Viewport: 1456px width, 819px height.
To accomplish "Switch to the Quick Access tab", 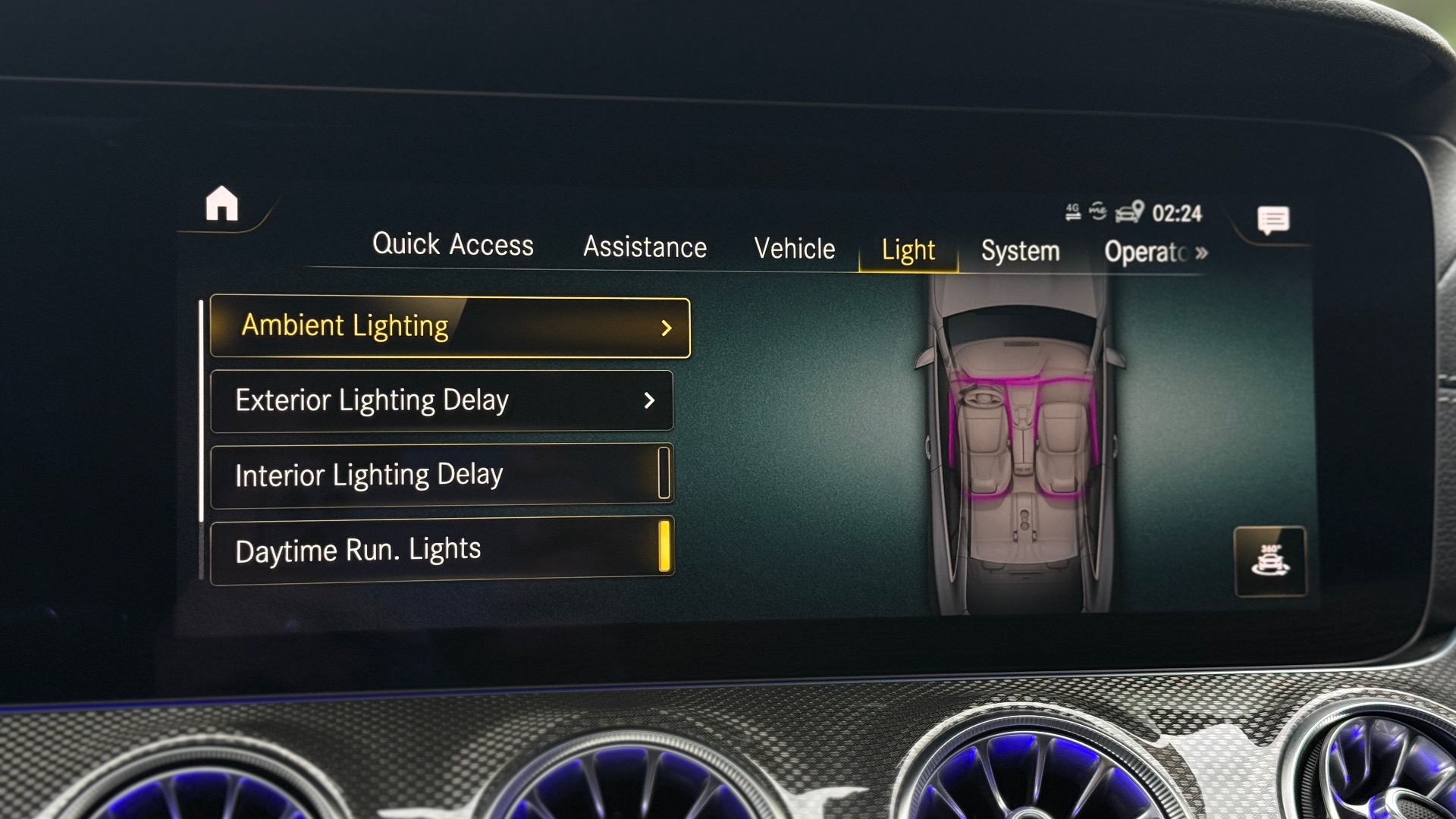I will pos(453,245).
